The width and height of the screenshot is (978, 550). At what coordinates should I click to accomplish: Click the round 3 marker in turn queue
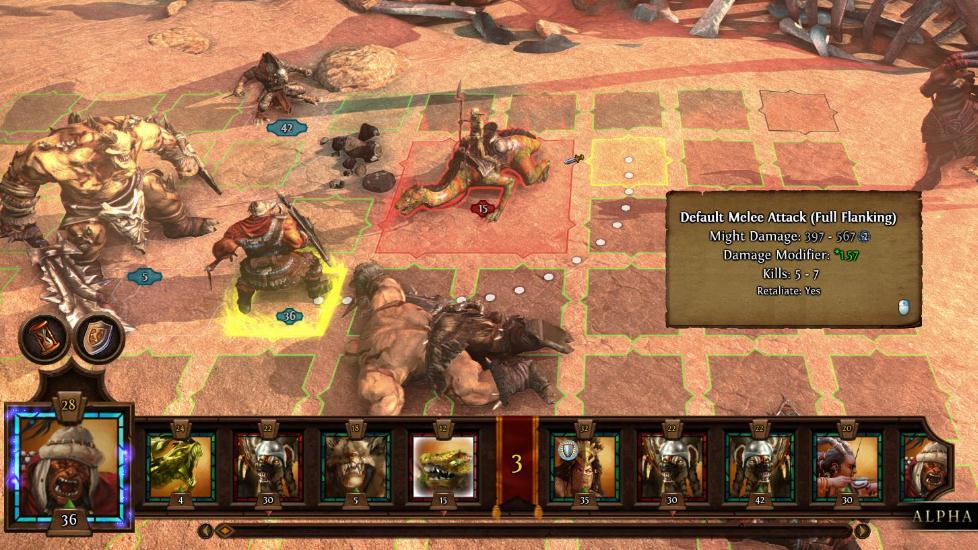tap(517, 464)
